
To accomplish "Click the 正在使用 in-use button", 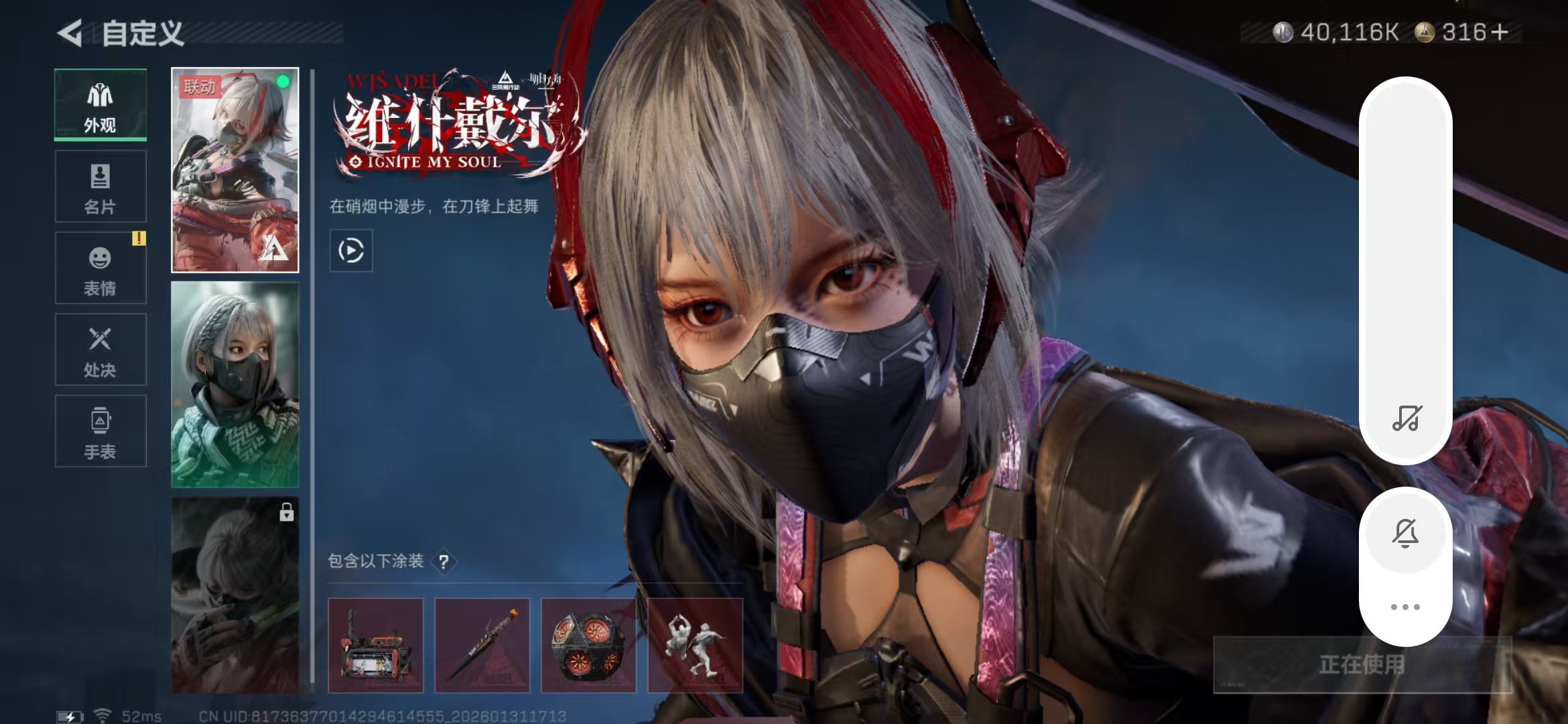I will (x=1362, y=664).
